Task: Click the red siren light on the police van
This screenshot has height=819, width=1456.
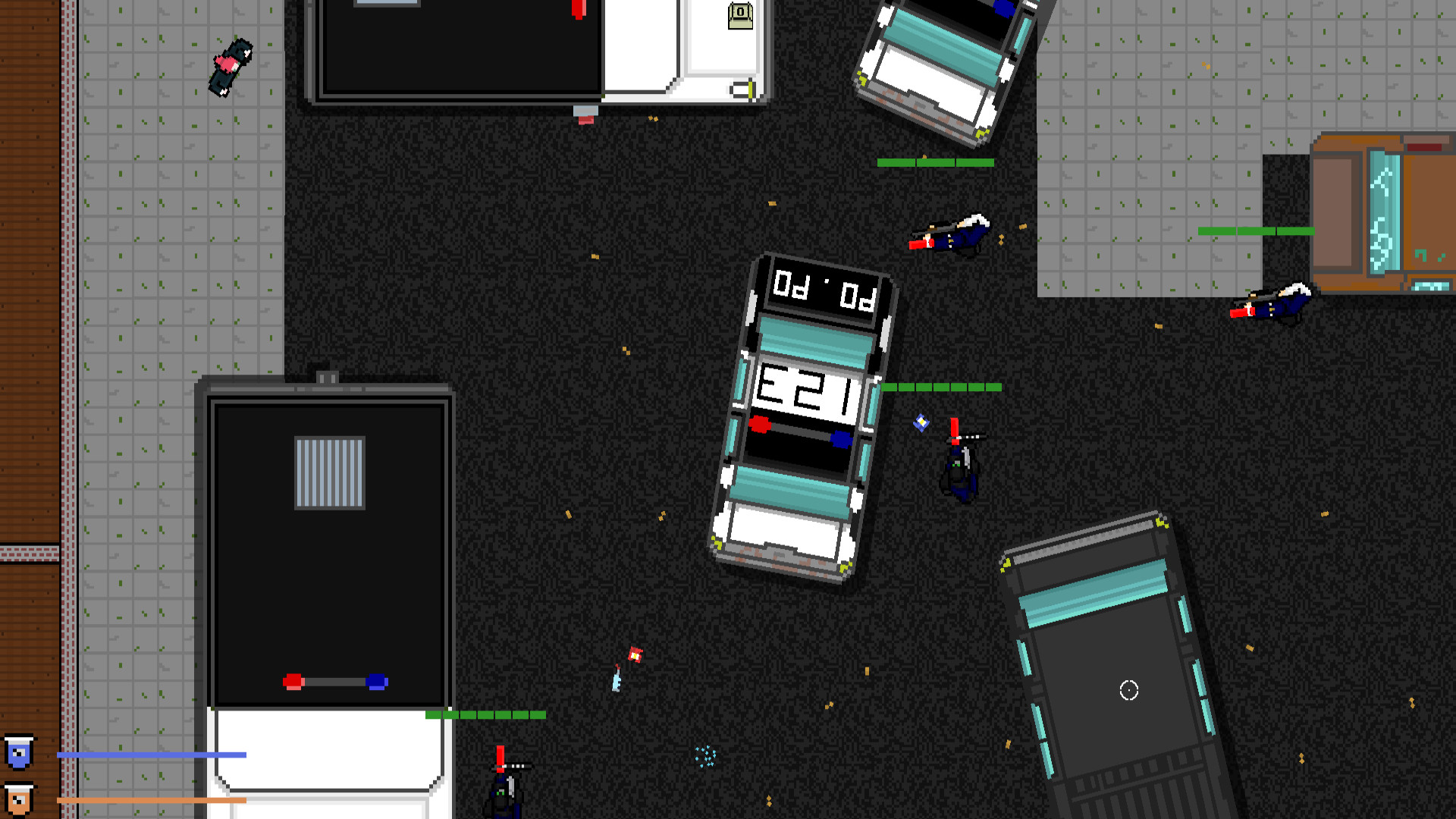Action: point(292,681)
